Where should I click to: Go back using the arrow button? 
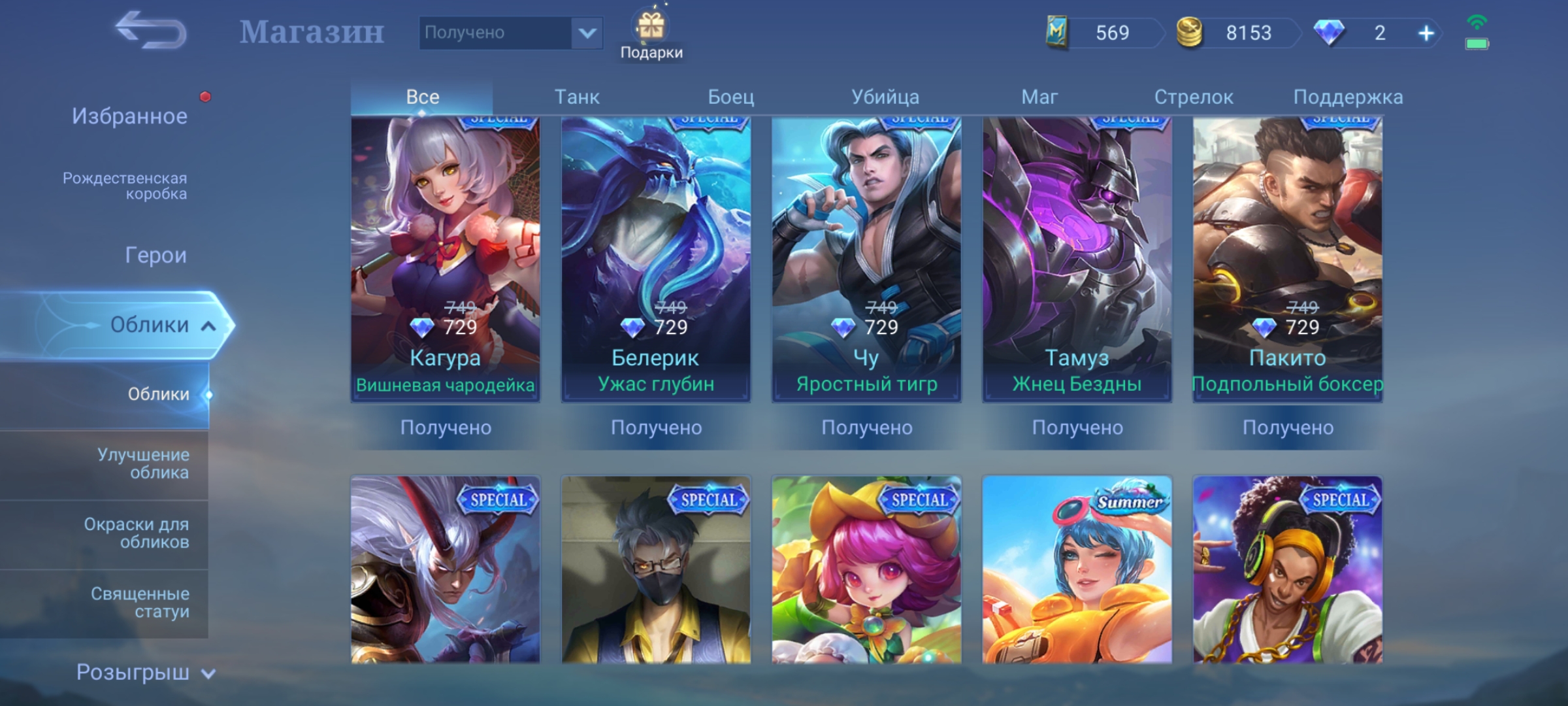pos(152,31)
